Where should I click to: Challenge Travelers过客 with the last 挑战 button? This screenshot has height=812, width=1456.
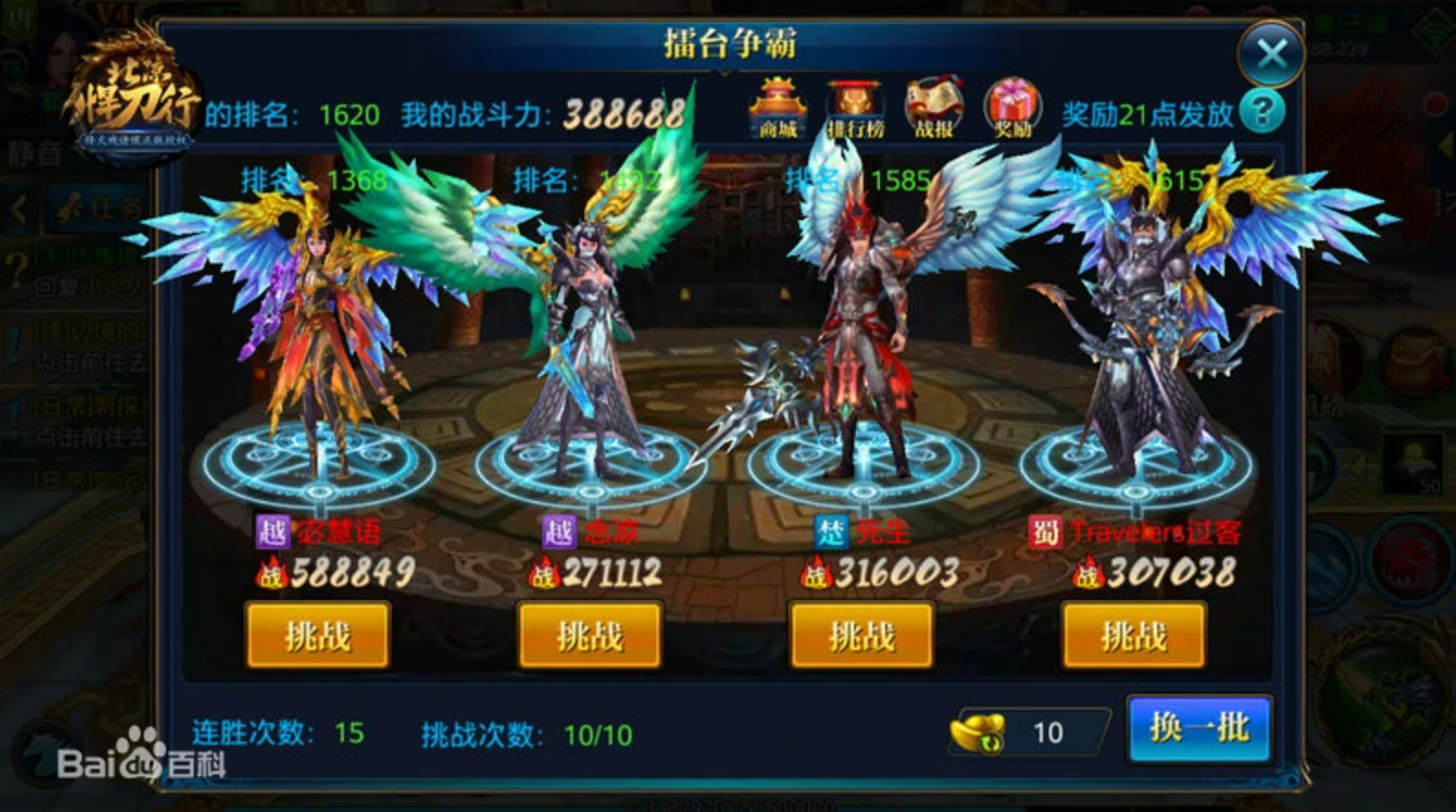point(1131,635)
